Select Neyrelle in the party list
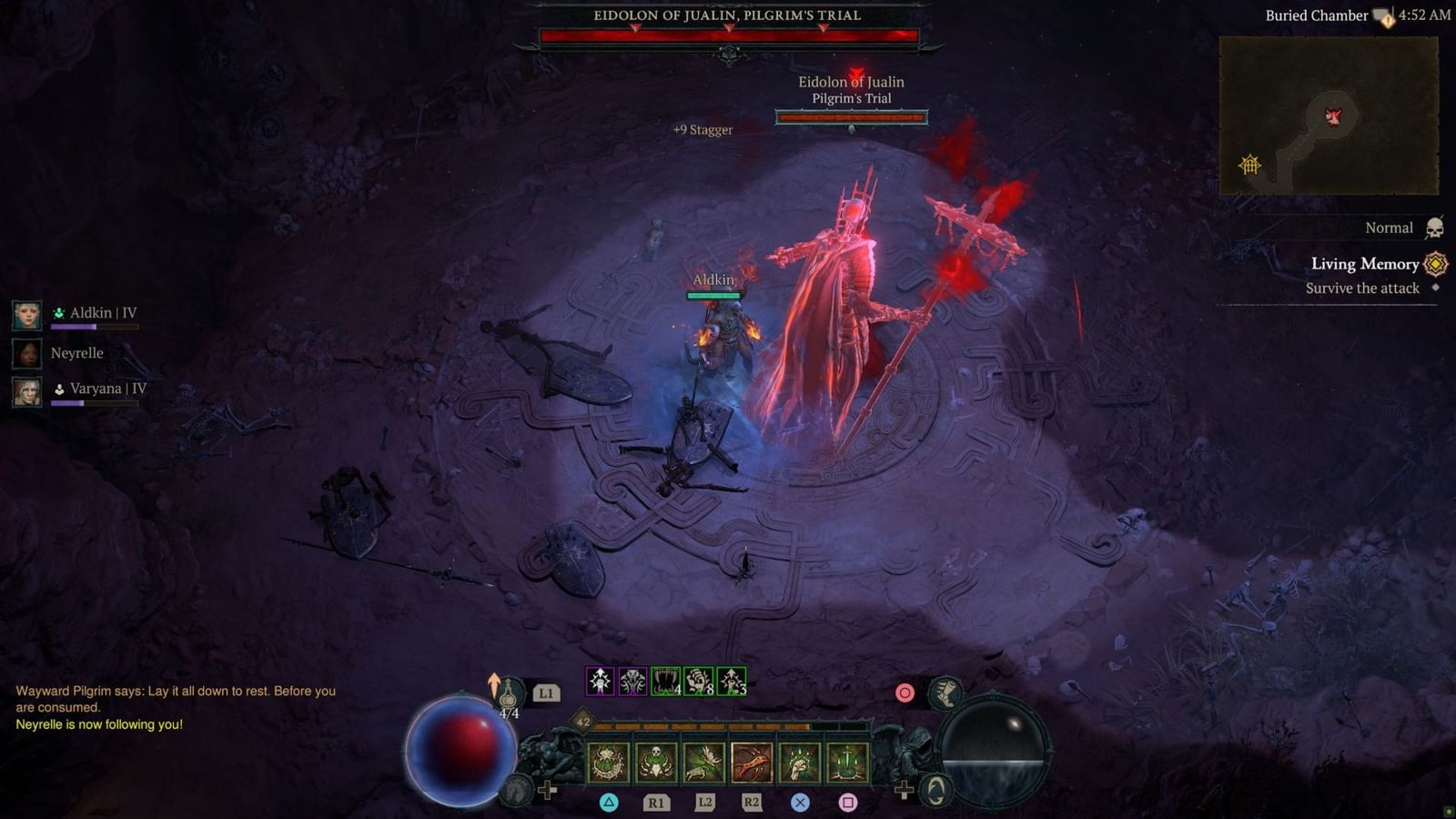1456x819 pixels. tap(77, 353)
